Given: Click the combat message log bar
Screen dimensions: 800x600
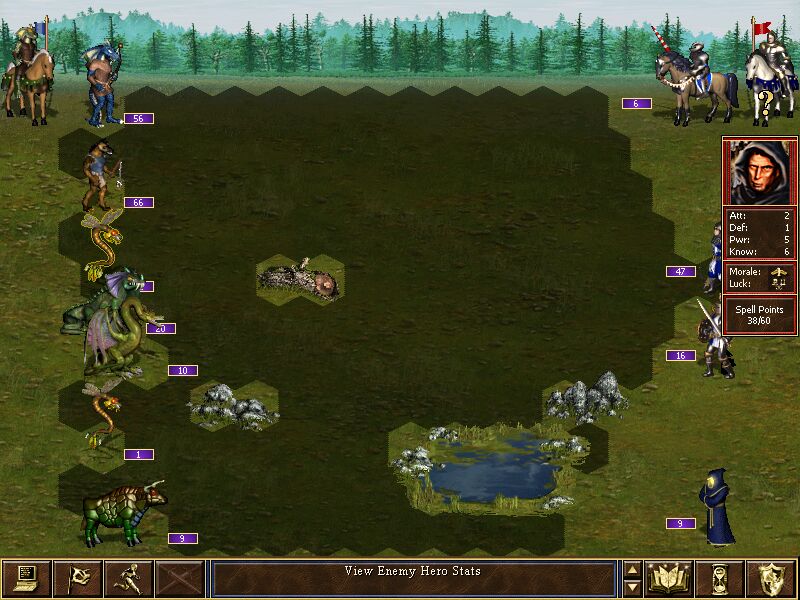Looking at the screenshot, I should [413, 578].
